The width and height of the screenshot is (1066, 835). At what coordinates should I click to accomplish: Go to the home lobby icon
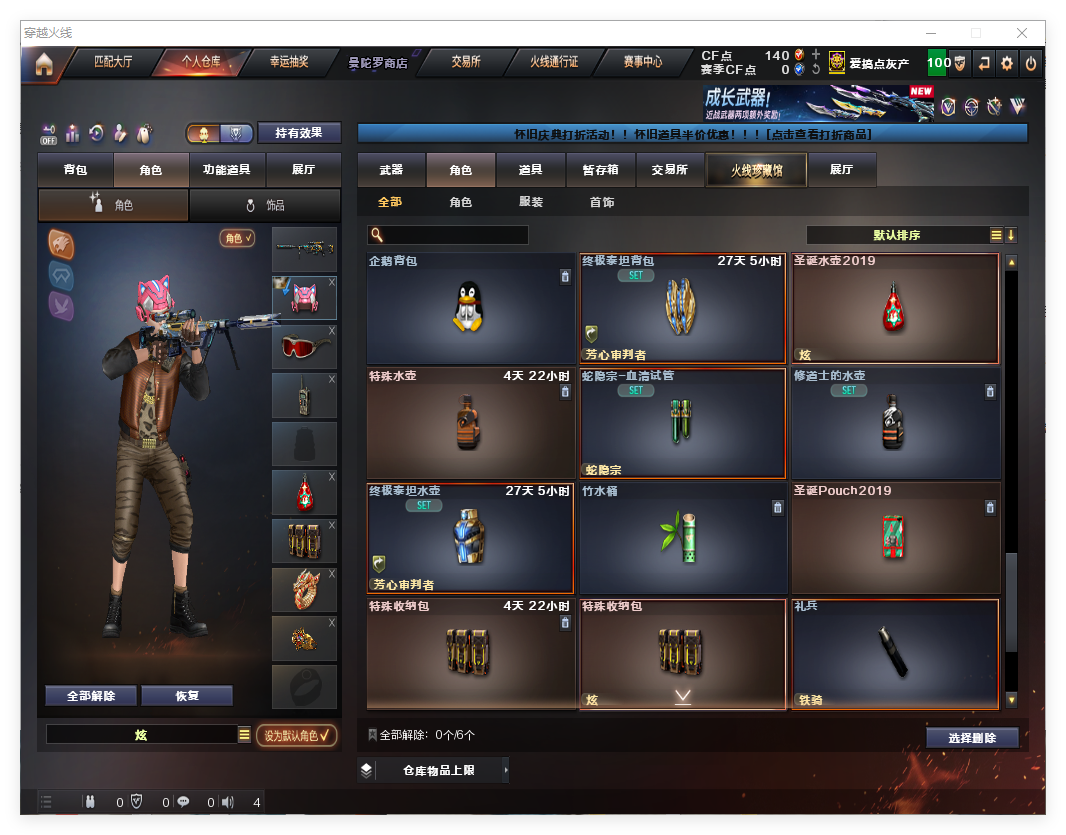43,64
